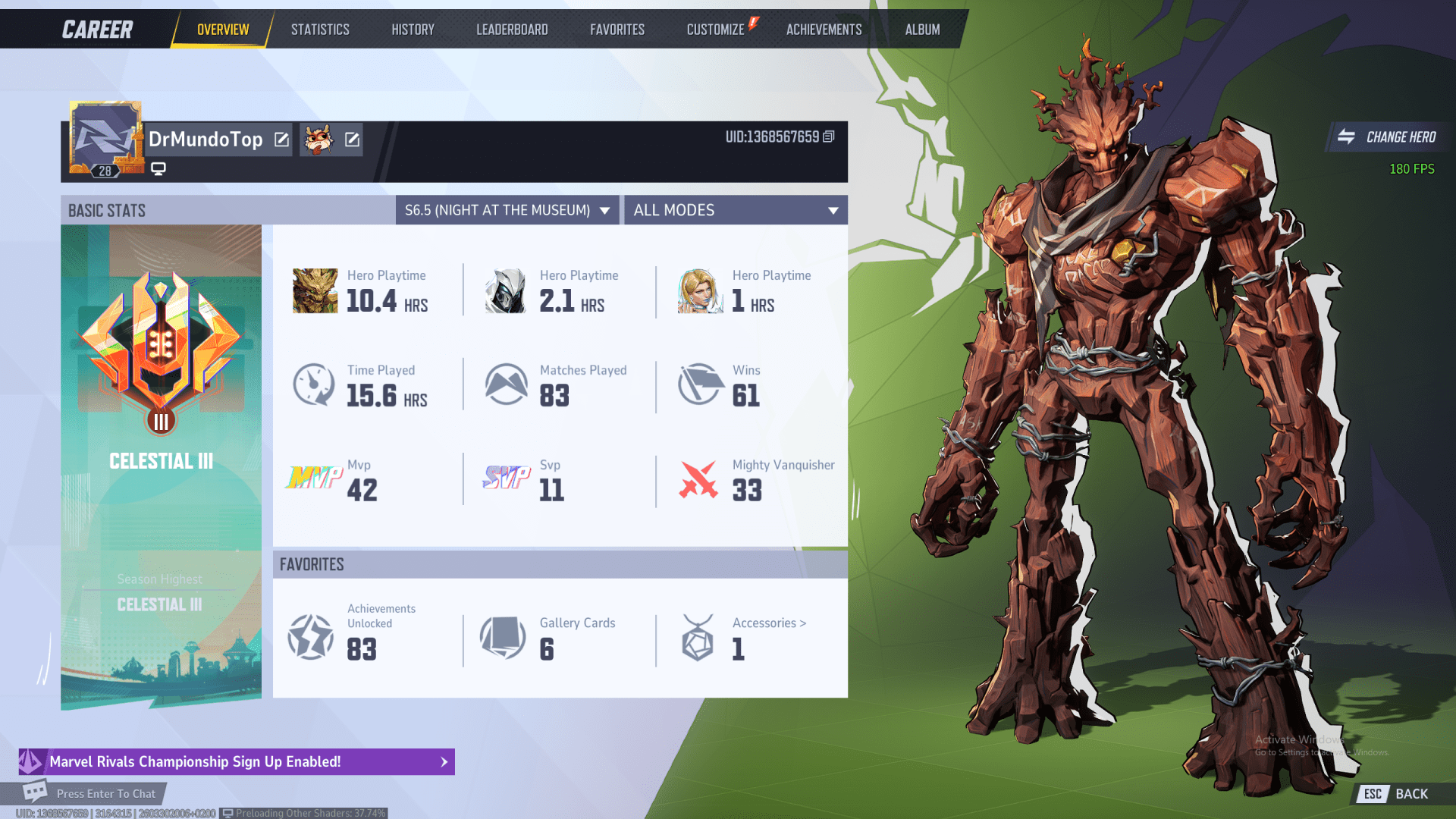Viewport: 1456px width, 819px height.
Task: Switch to the Statistics tab
Action: [x=320, y=29]
